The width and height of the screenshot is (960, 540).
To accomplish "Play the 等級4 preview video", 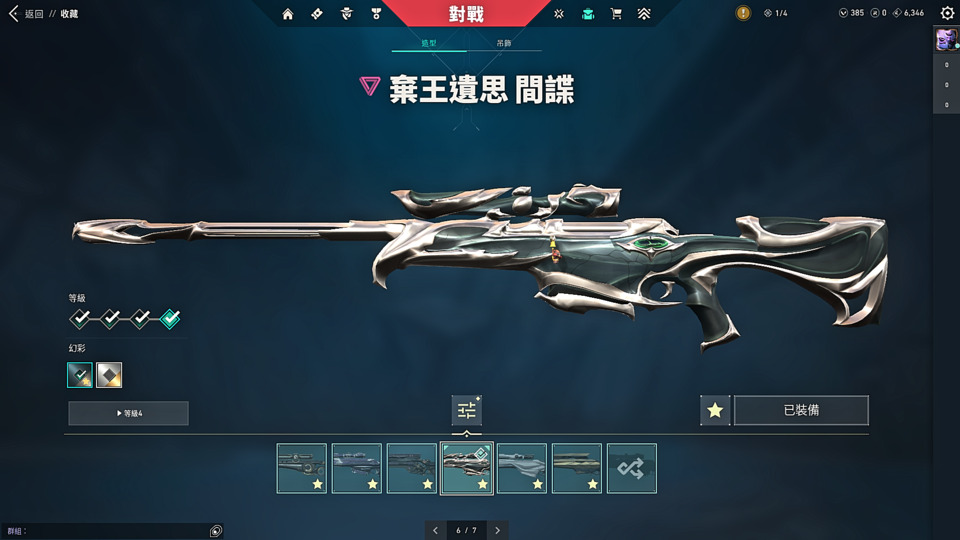I will tap(128, 413).
